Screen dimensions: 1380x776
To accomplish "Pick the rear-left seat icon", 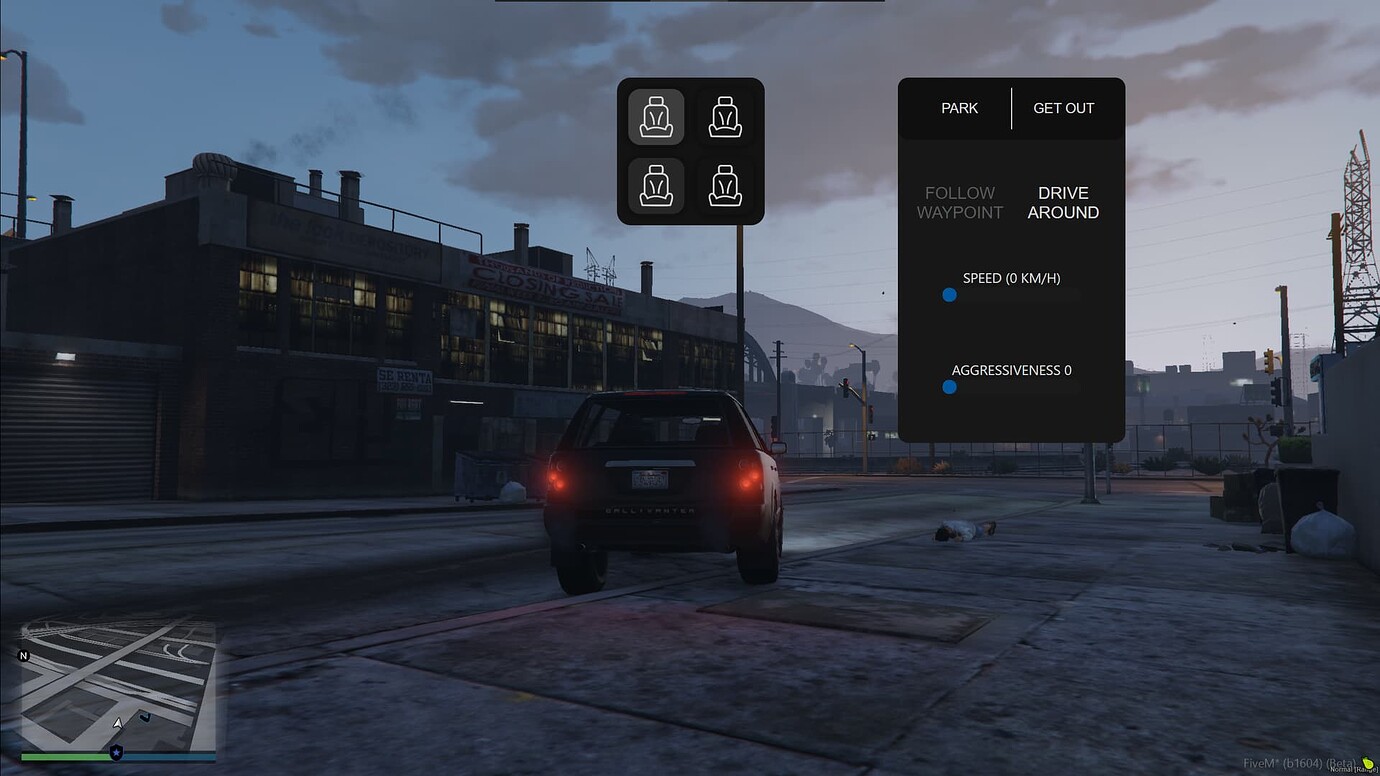I will [x=656, y=186].
